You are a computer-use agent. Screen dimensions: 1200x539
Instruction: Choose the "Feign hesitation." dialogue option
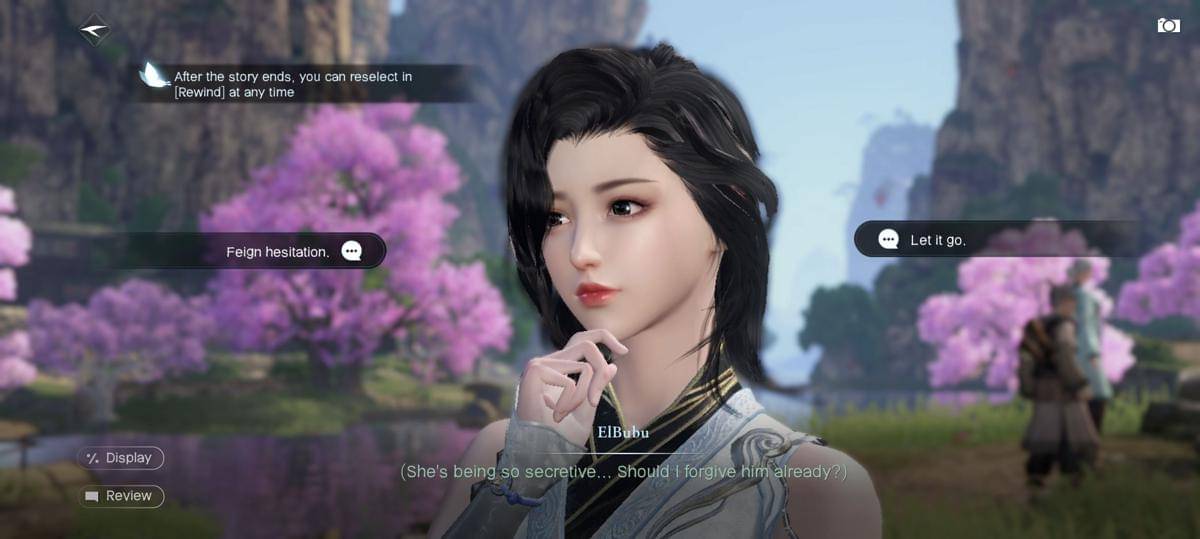click(290, 252)
